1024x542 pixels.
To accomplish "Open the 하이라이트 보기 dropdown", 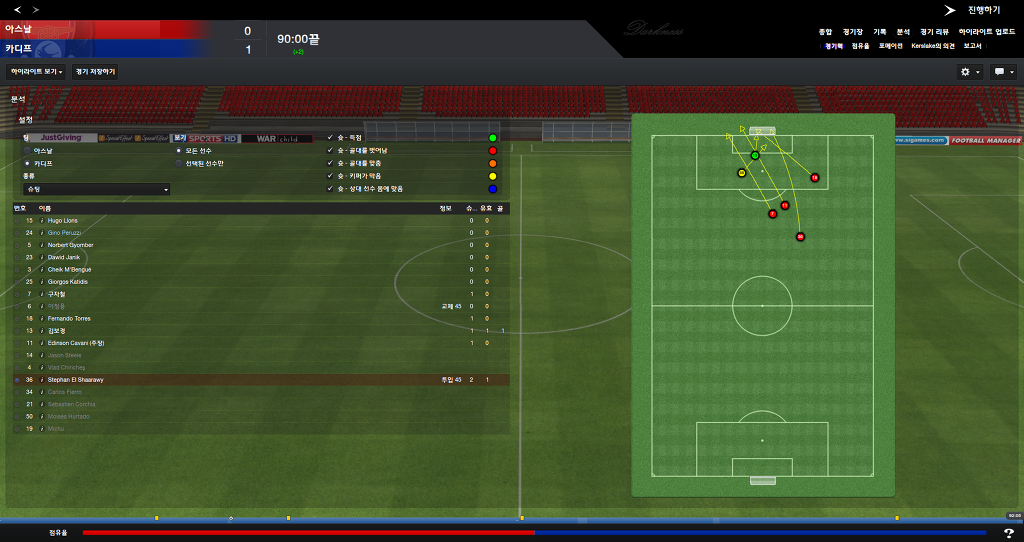I will coord(36,72).
